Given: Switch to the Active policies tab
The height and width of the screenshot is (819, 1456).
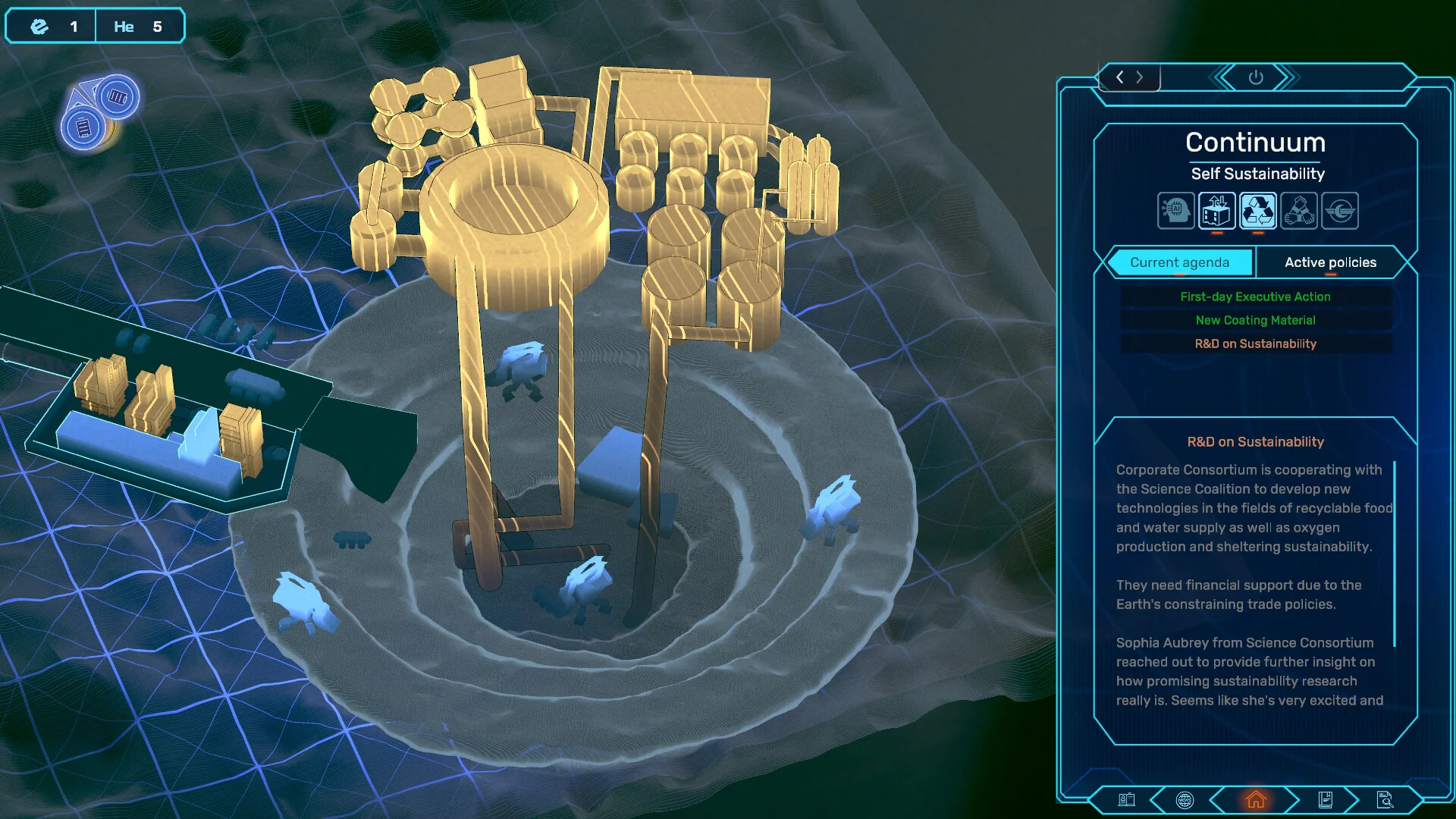Looking at the screenshot, I should [1330, 262].
